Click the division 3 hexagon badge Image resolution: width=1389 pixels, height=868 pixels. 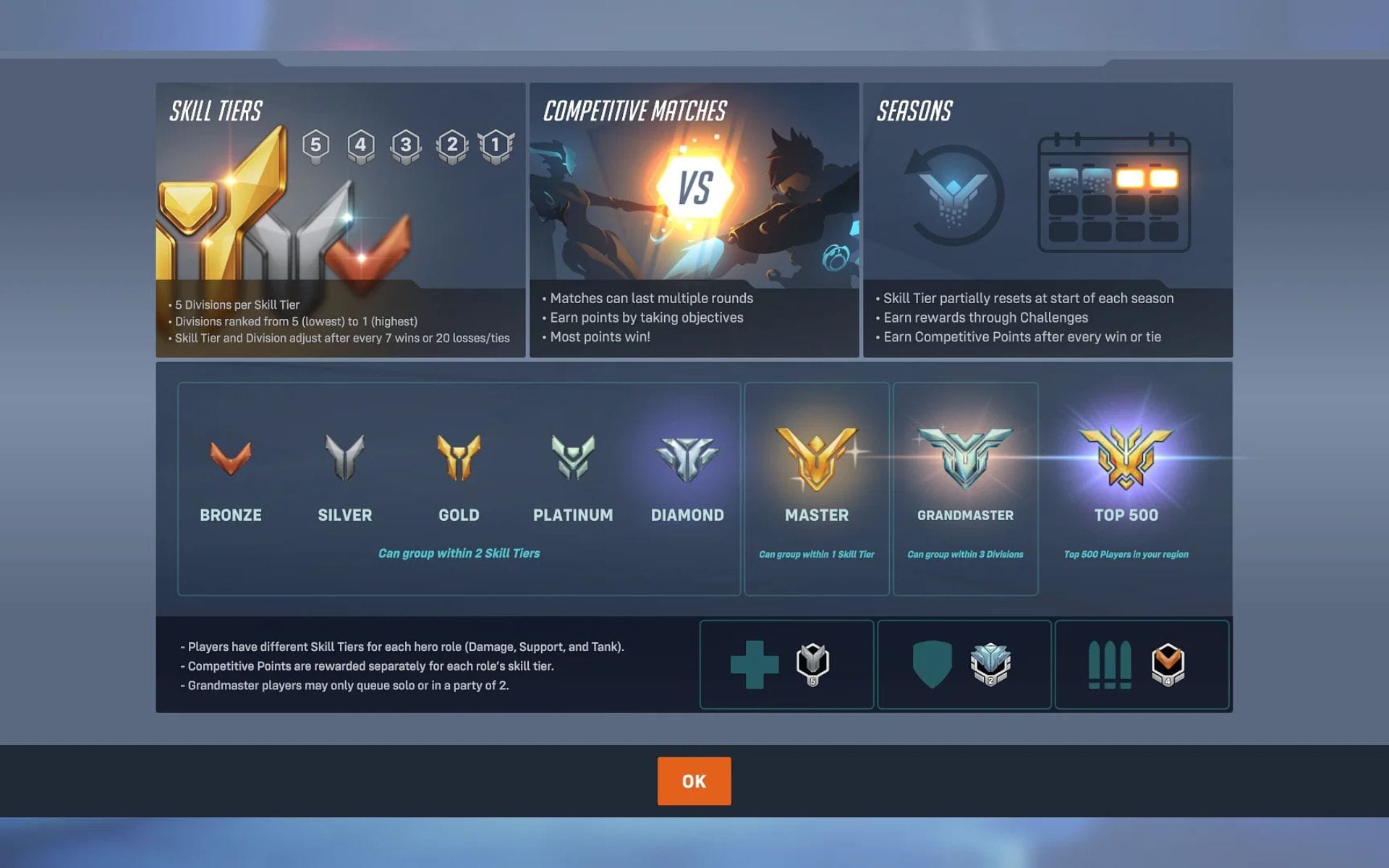(405, 143)
